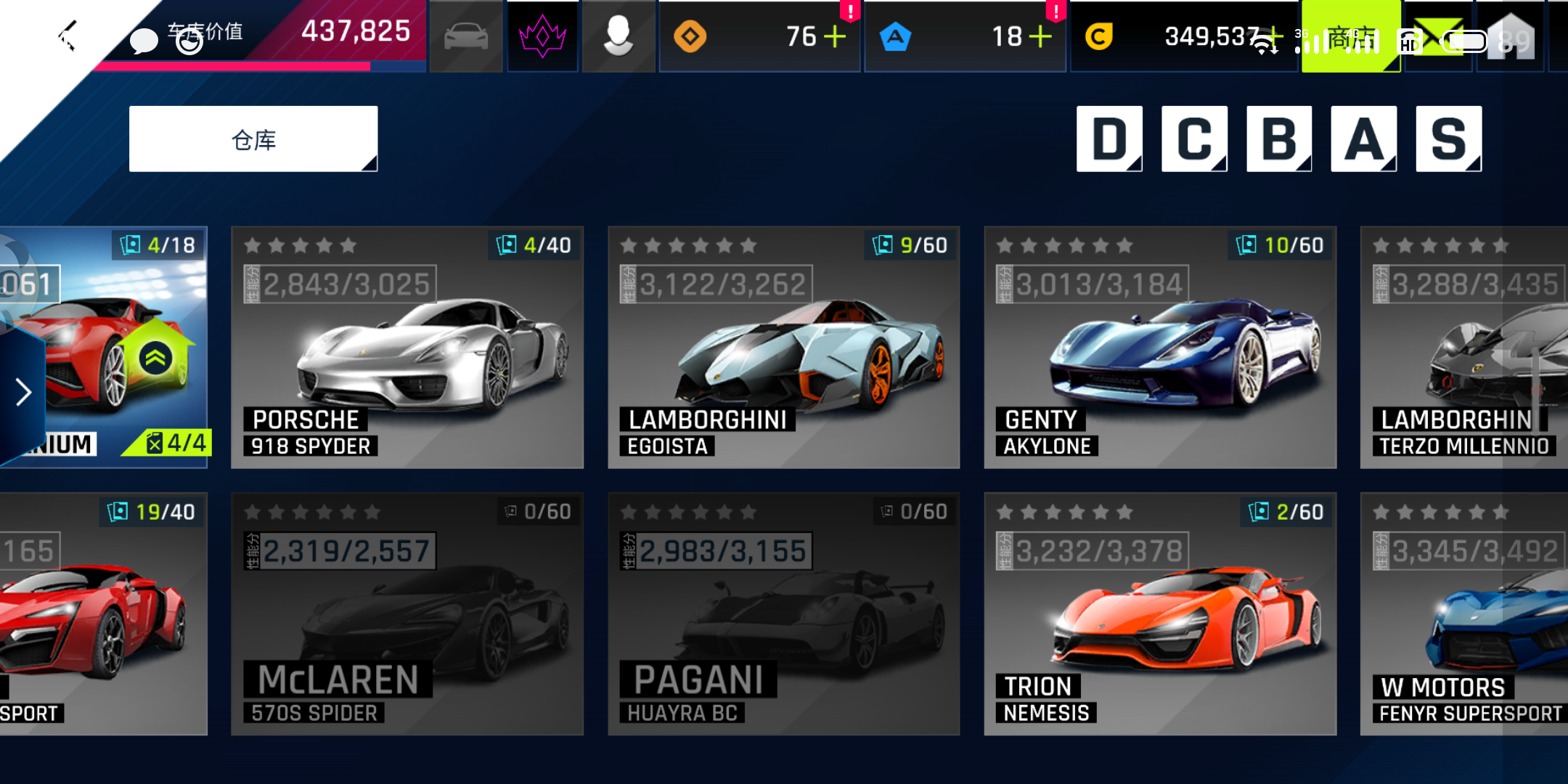Open the 仓库 garage button

(253, 139)
